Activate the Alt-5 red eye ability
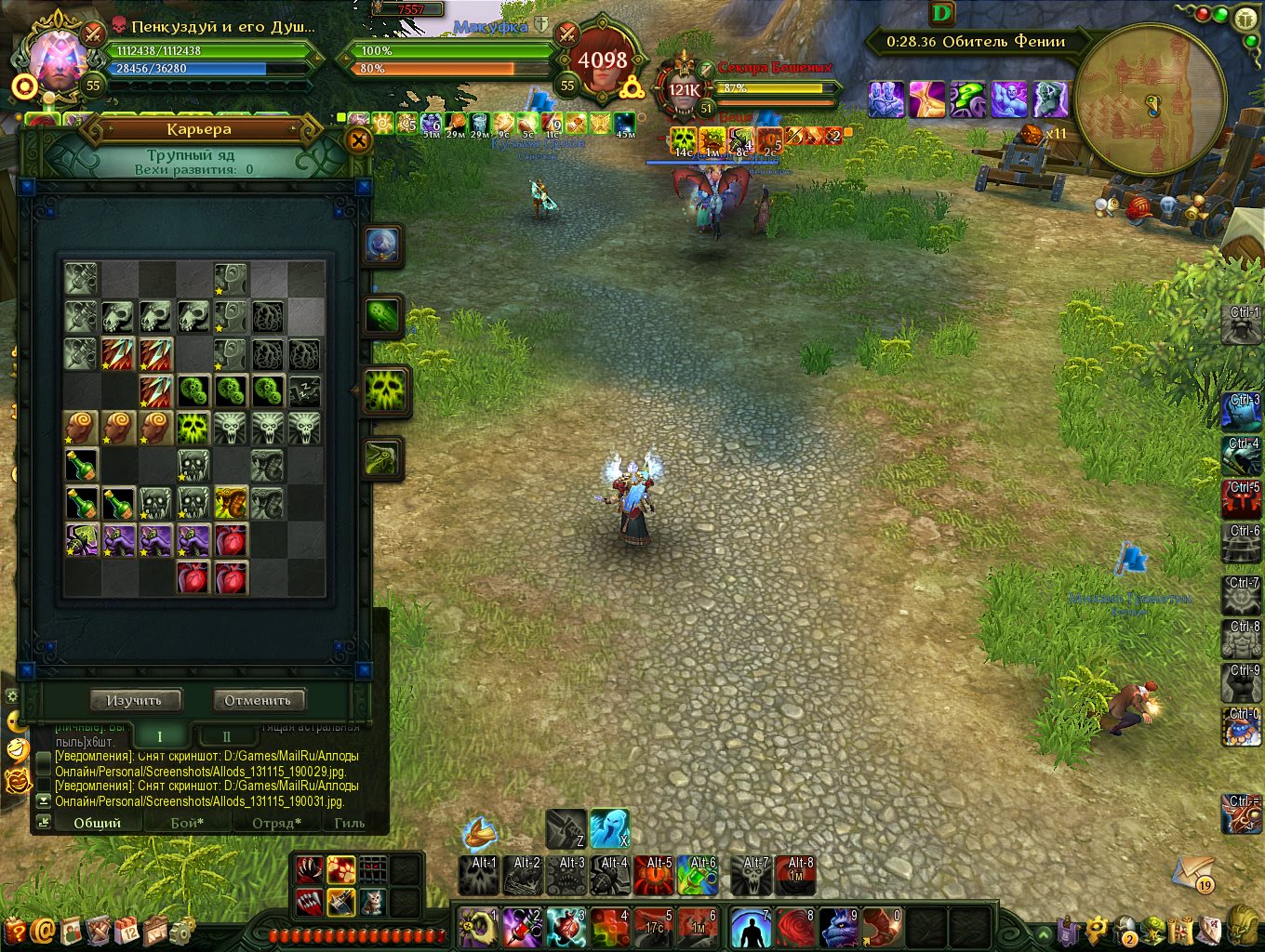 [x=654, y=876]
